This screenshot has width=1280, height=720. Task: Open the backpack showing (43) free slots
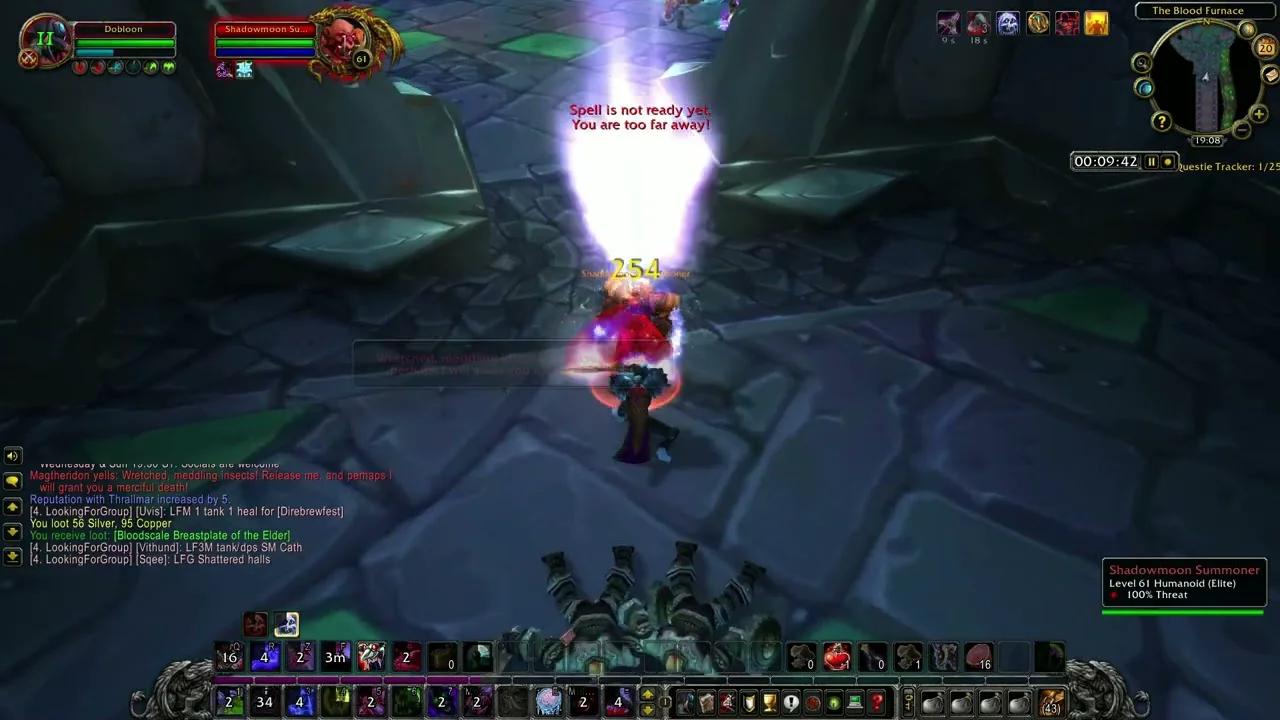click(1052, 704)
